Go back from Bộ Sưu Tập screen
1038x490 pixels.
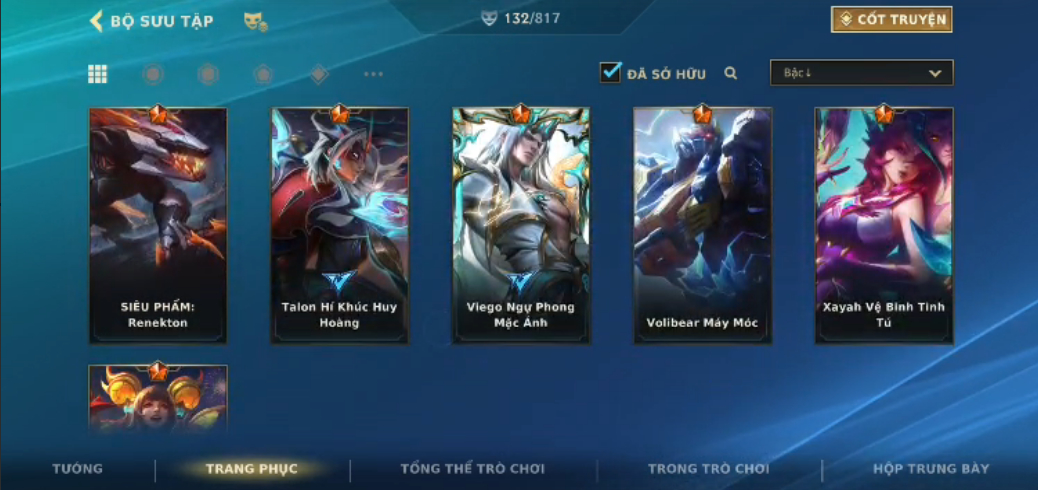point(97,21)
